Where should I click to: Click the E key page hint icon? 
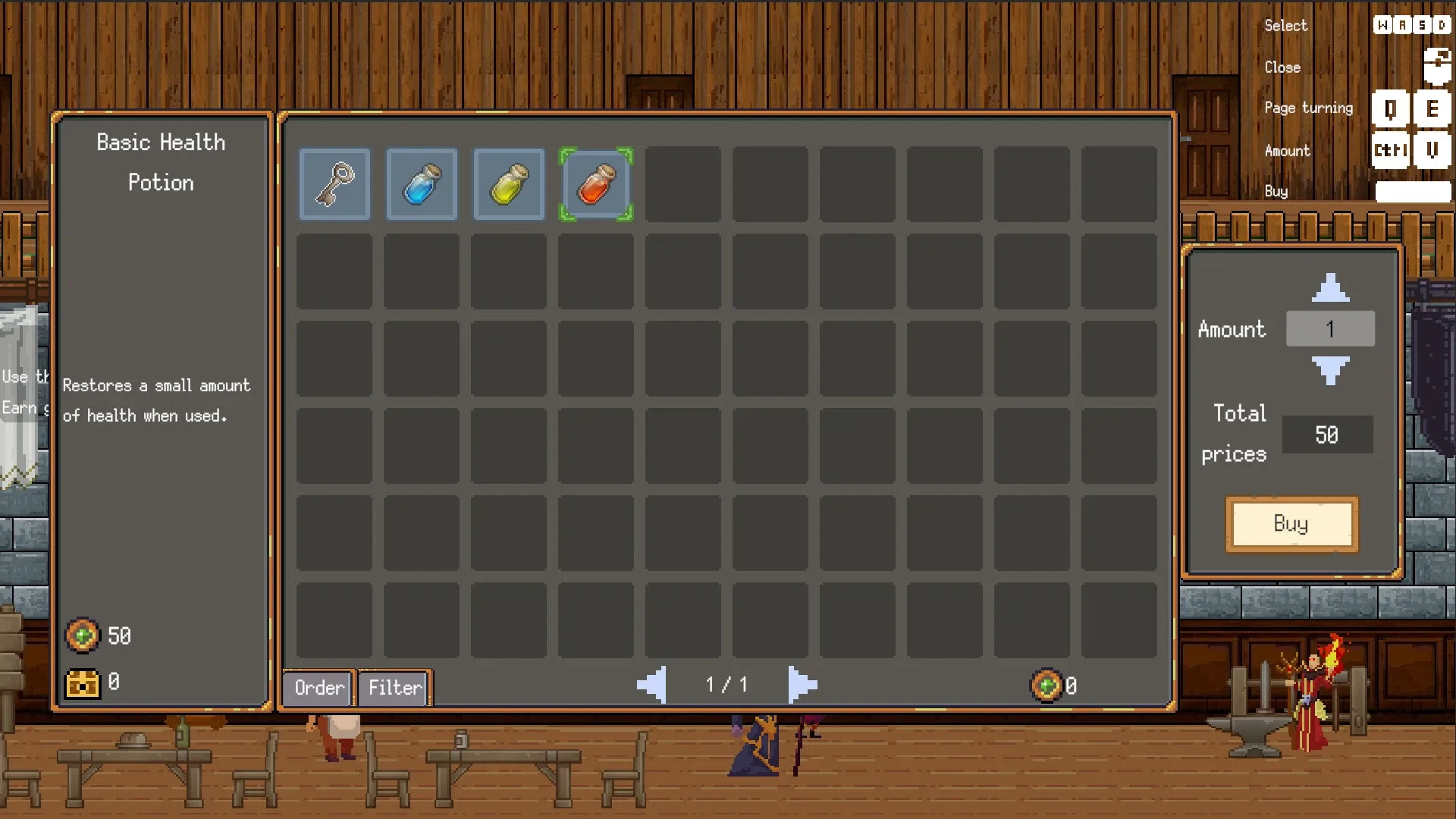pyautogui.click(x=1432, y=108)
